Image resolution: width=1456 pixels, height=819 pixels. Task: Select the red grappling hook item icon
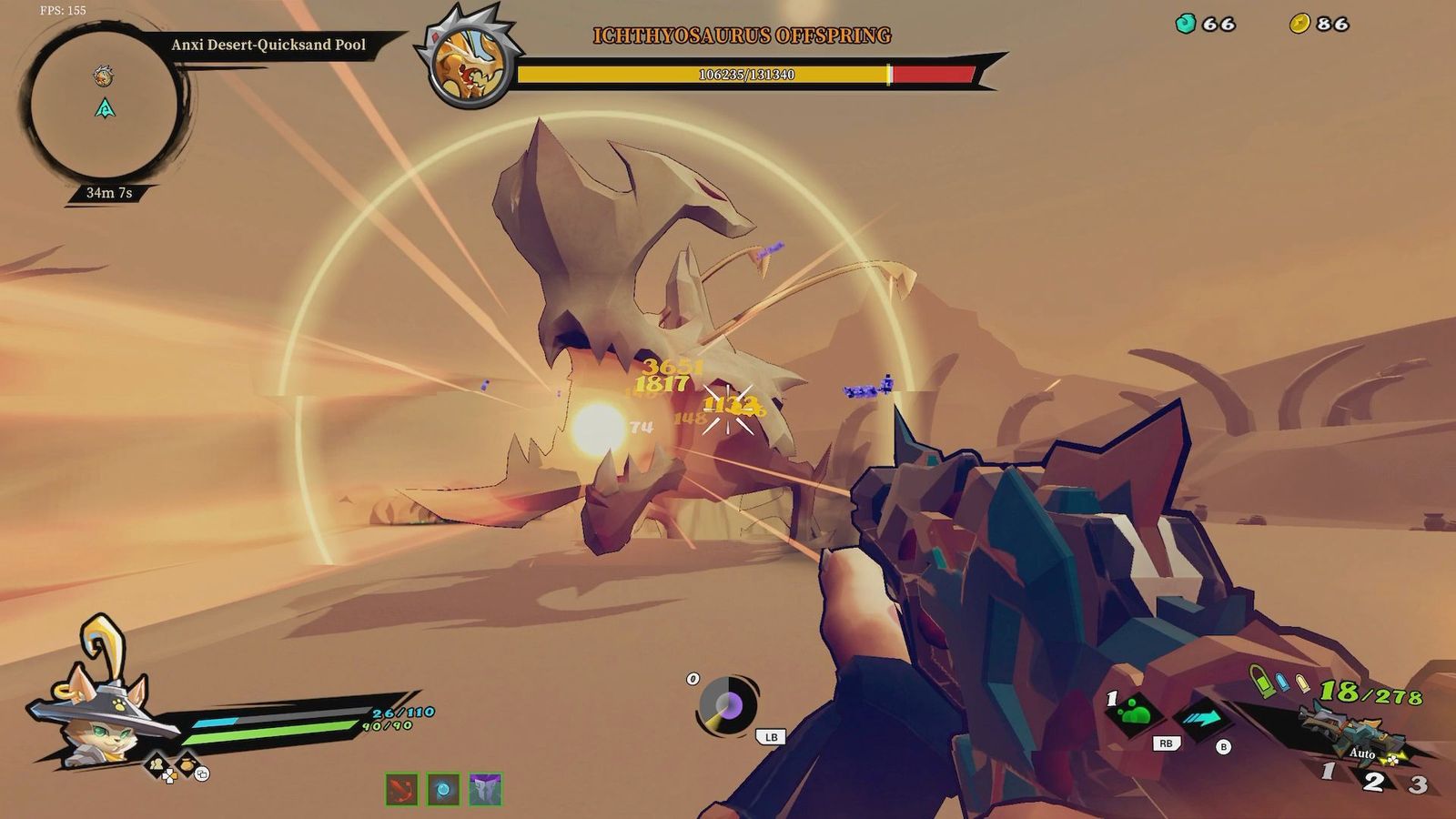pyautogui.click(x=401, y=790)
